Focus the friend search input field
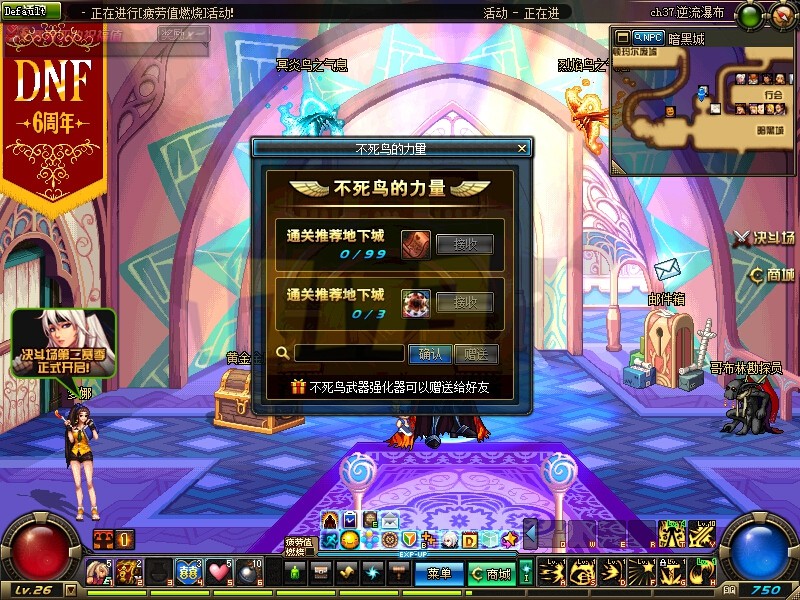Screen dimensions: 800x600 [x=349, y=353]
